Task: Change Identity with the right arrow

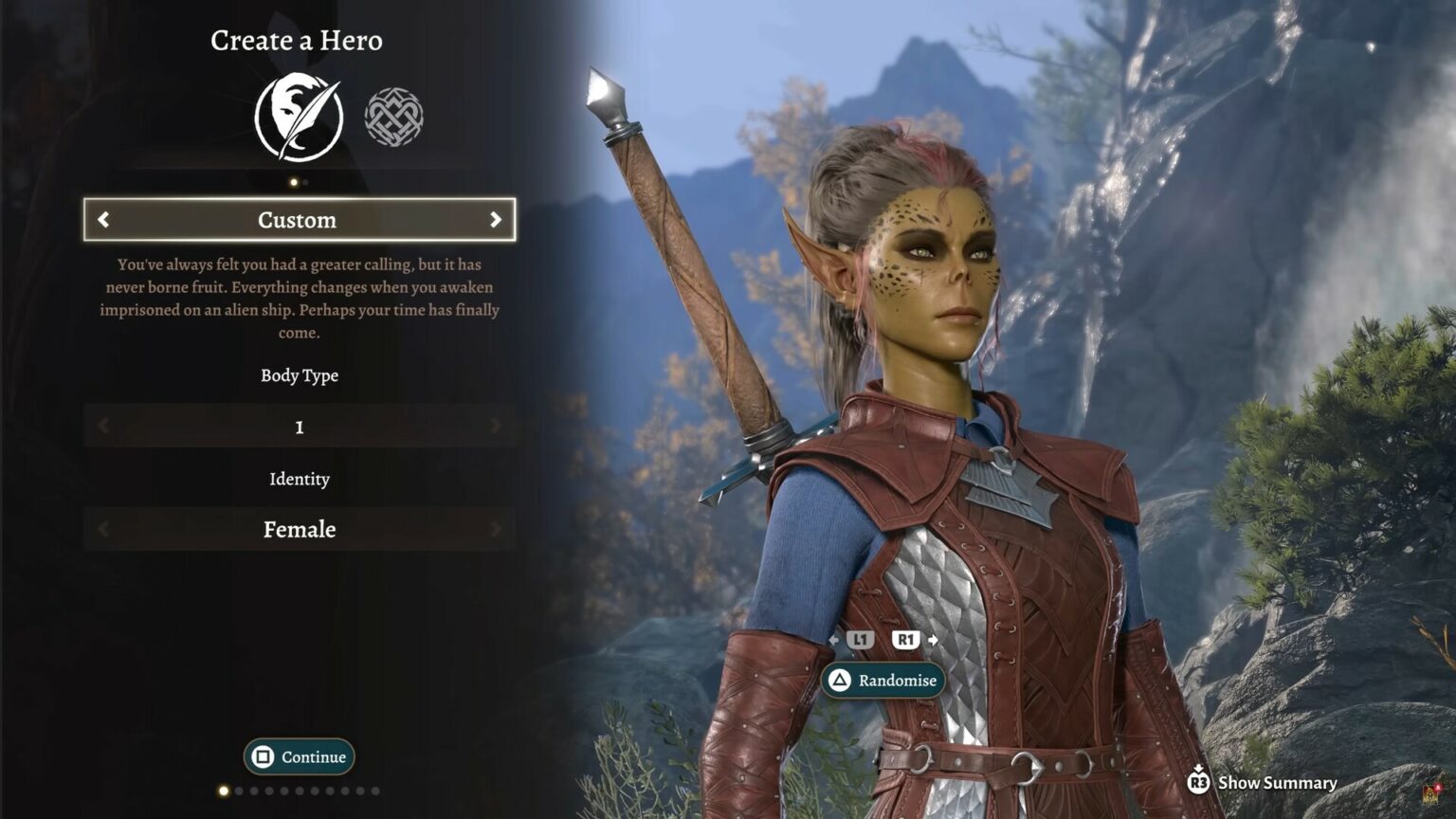Action: 495,529
